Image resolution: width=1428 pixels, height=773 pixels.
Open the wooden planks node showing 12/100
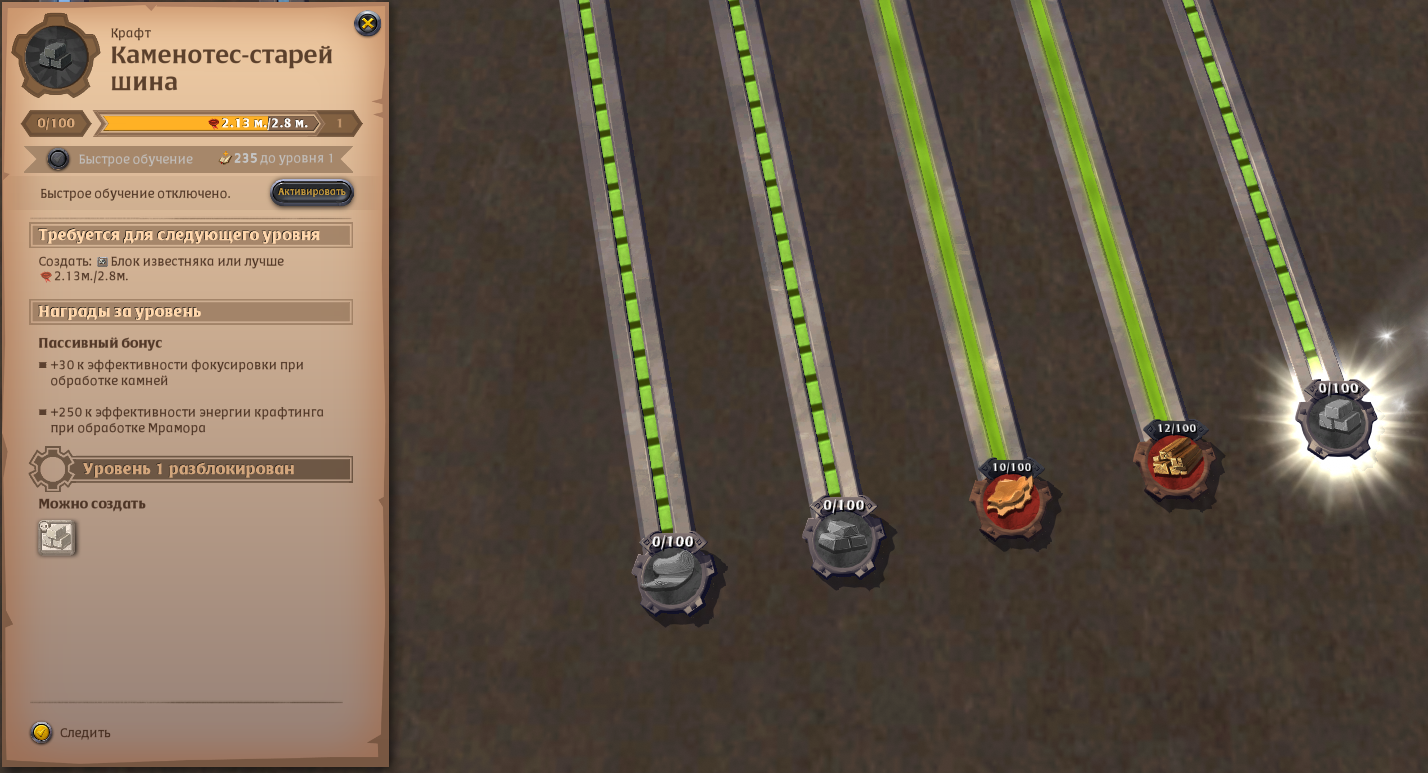pyautogui.click(x=1174, y=462)
